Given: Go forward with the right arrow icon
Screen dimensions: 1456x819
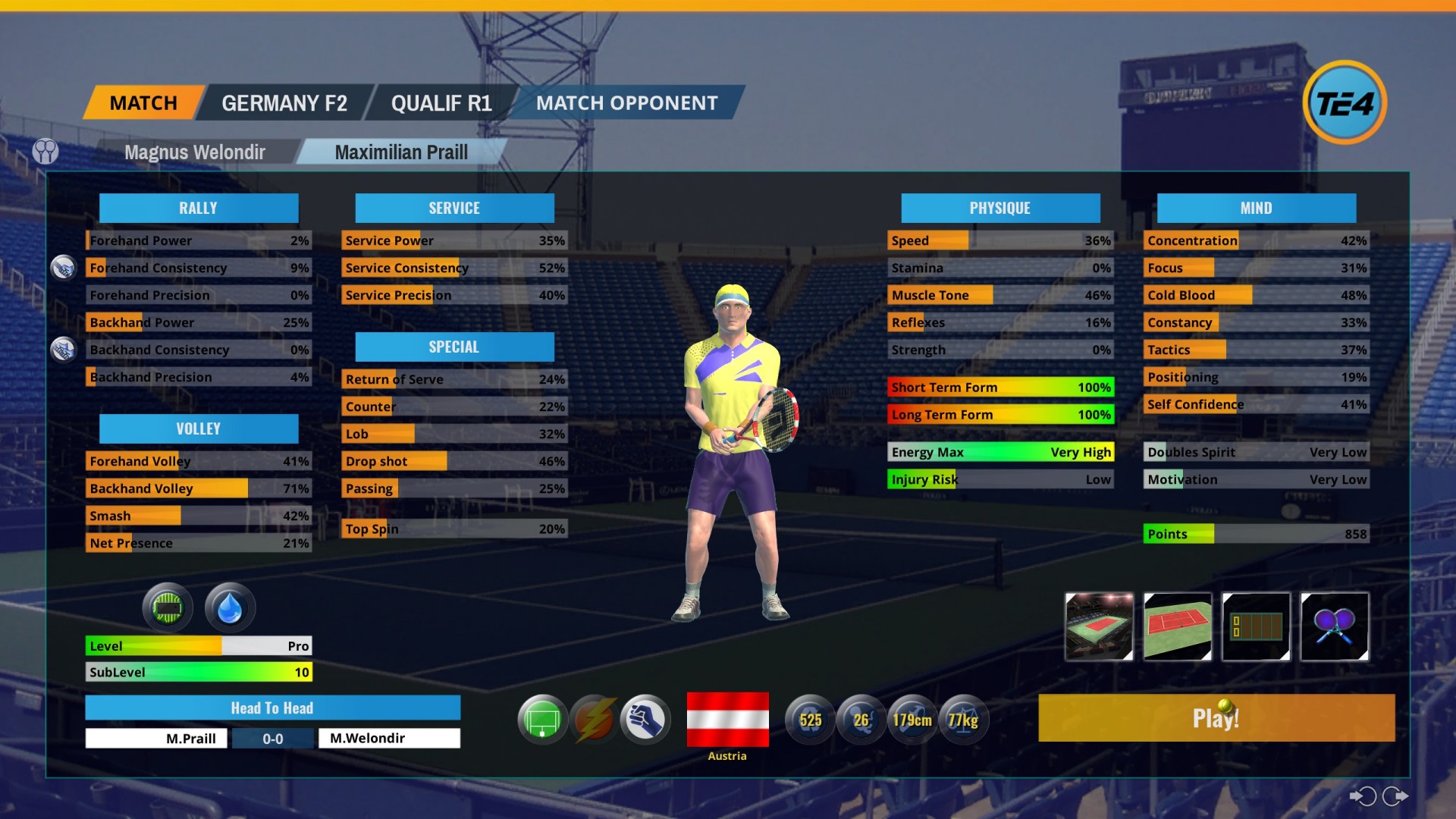Looking at the screenshot, I should tap(1395, 796).
